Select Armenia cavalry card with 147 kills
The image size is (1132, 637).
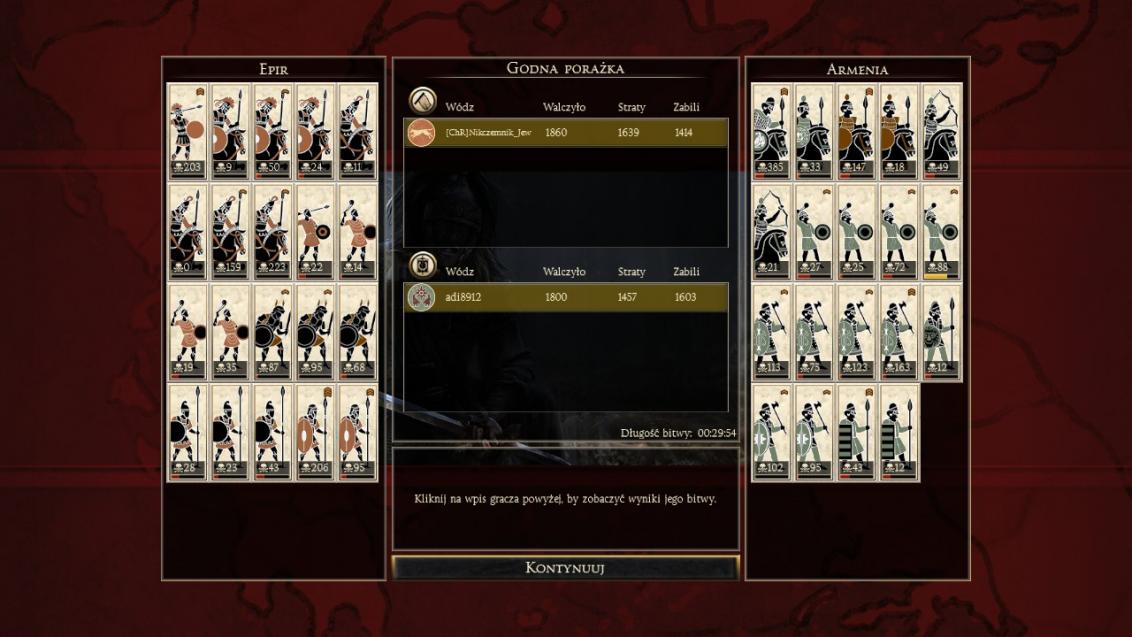pos(857,131)
